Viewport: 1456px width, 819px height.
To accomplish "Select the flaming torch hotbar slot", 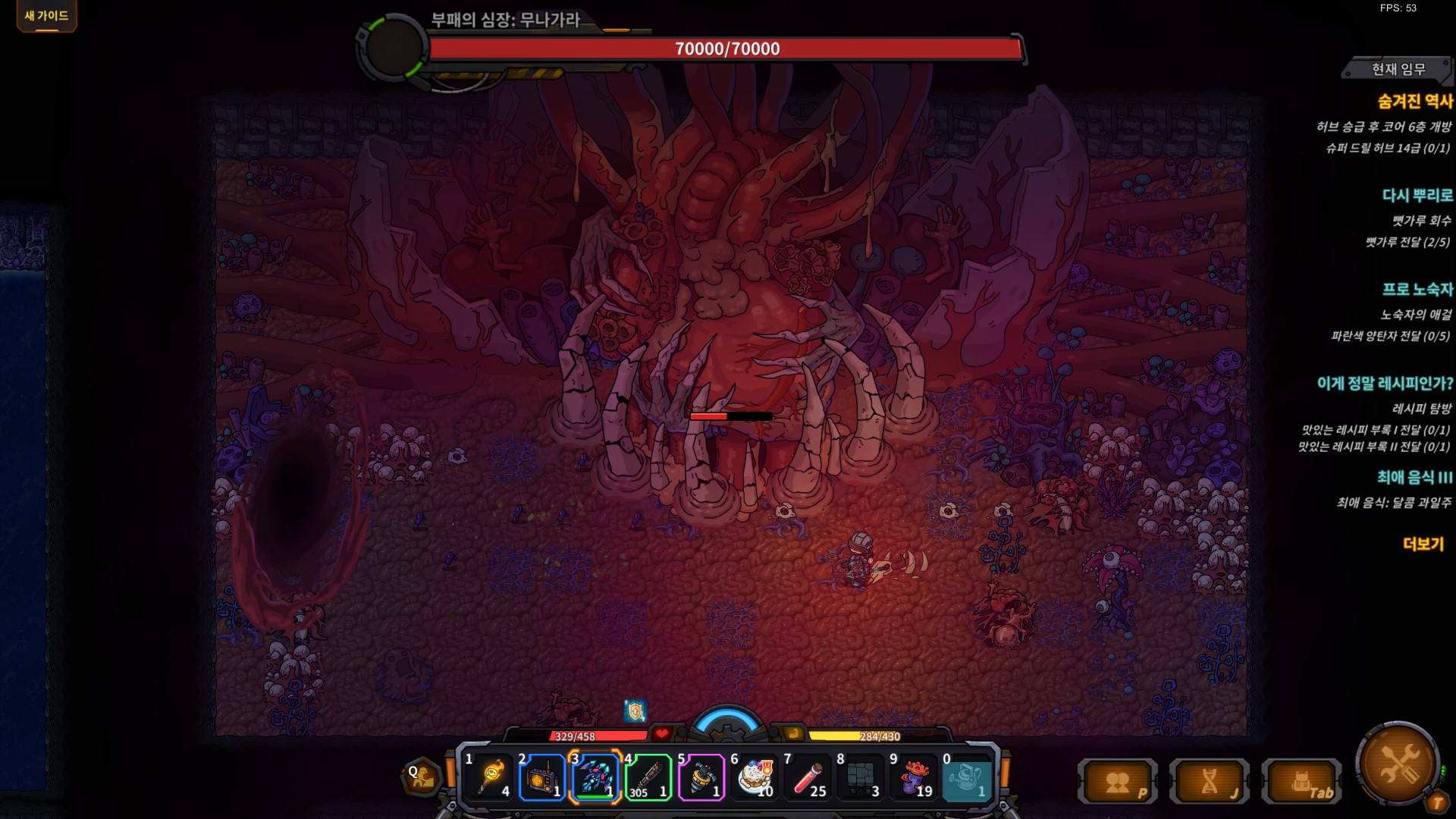I will pos(490,777).
